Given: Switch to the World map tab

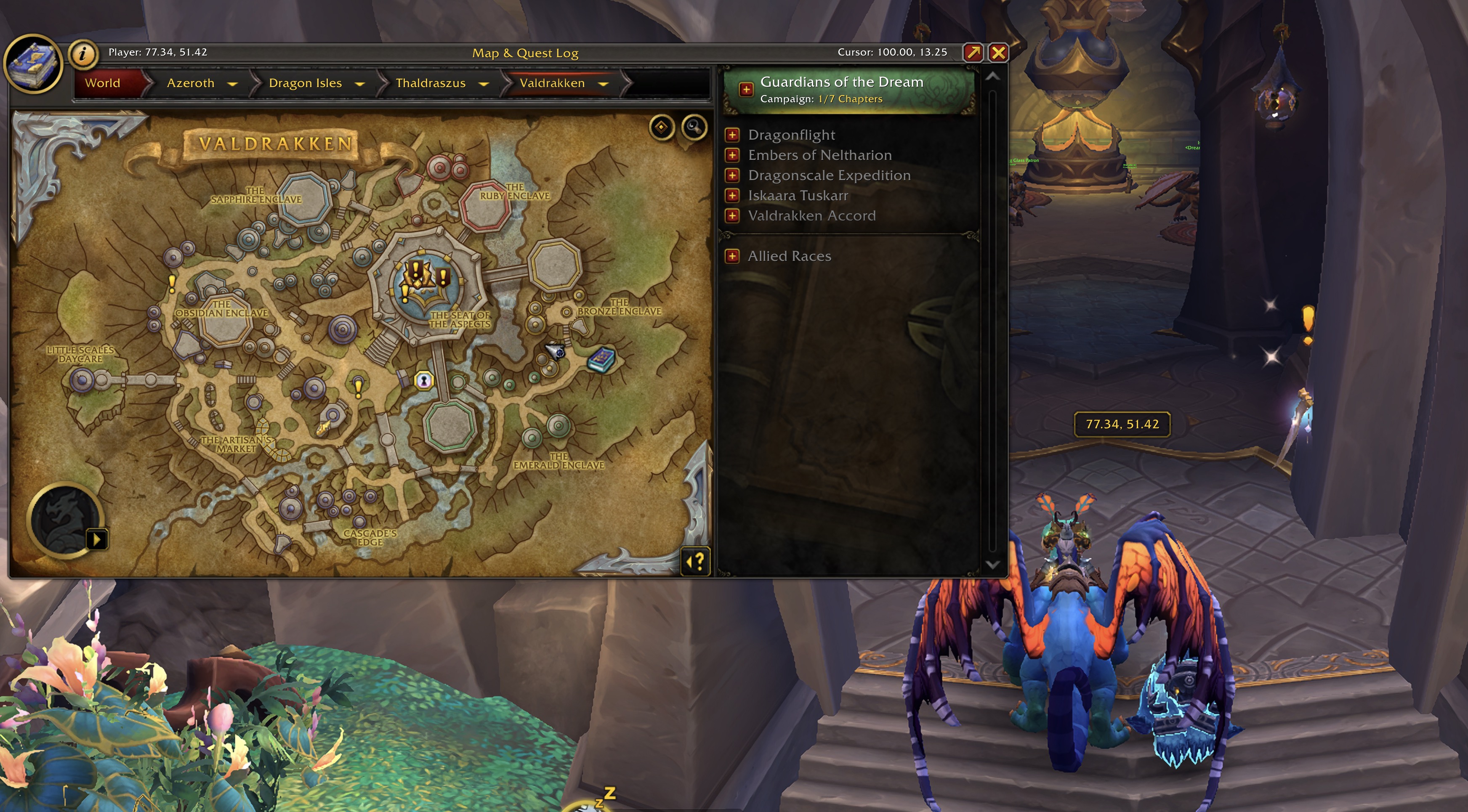Looking at the screenshot, I should pos(103,82).
